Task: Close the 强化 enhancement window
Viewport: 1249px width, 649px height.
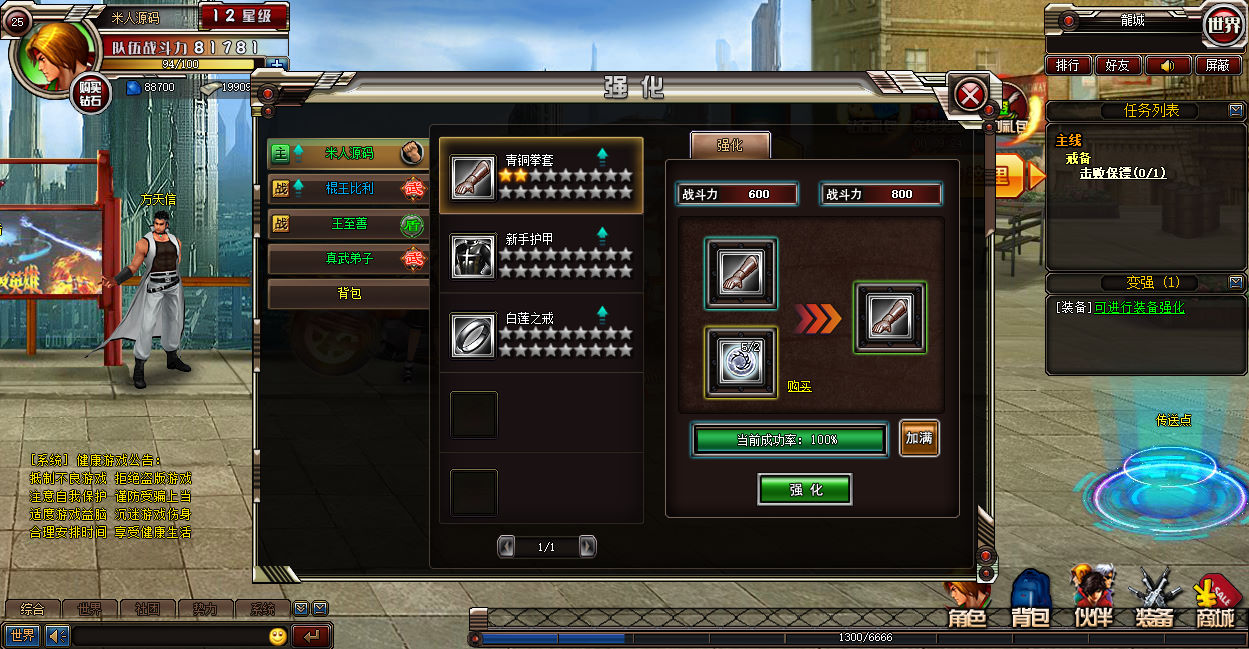Action: (x=970, y=96)
